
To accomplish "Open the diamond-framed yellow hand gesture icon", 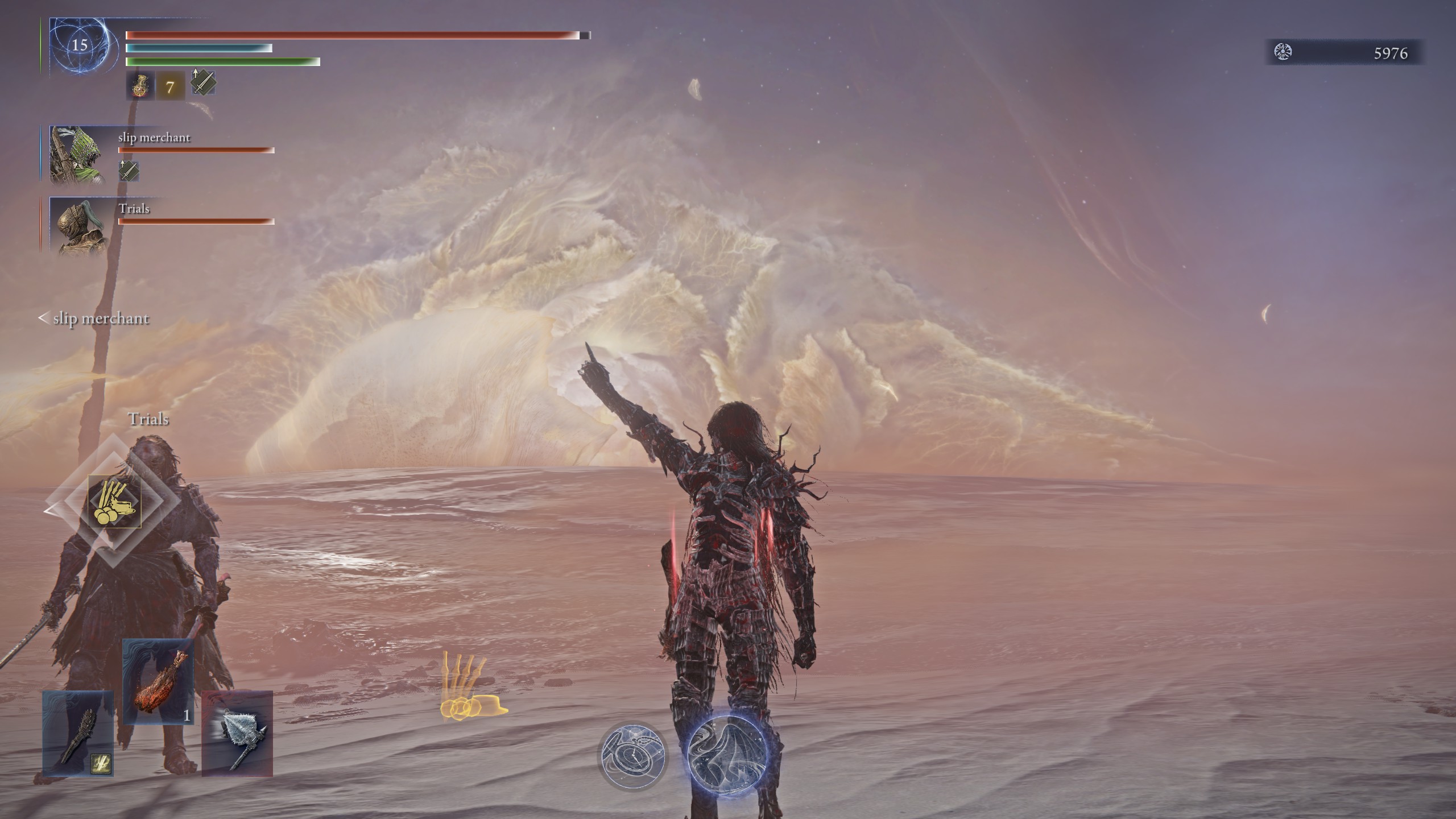I will [x=115, y=502].
